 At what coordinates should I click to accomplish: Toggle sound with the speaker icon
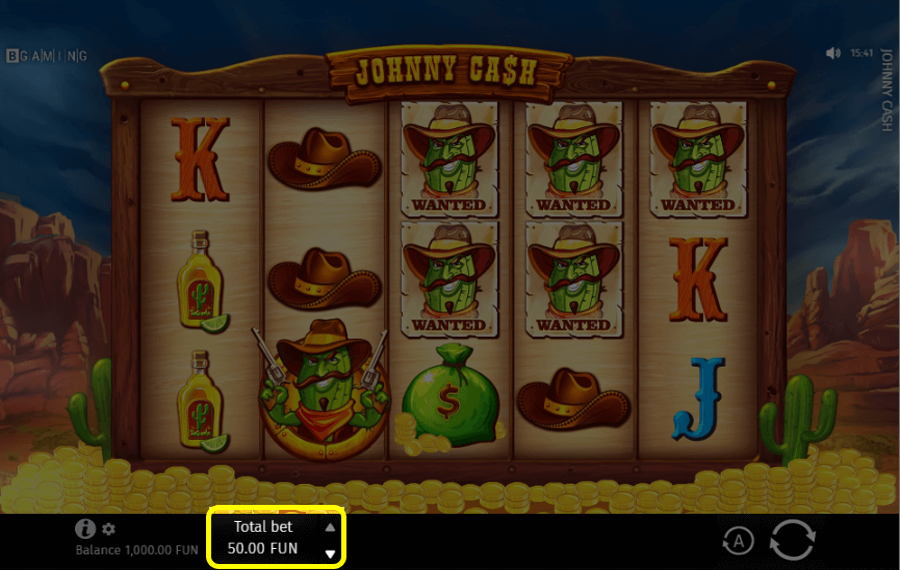coord(834,53)
